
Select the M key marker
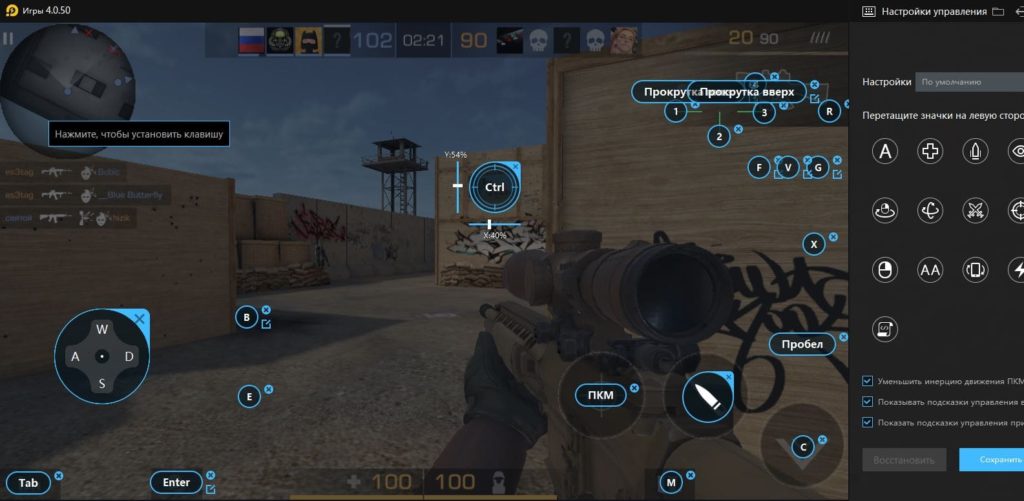(671, 482)
